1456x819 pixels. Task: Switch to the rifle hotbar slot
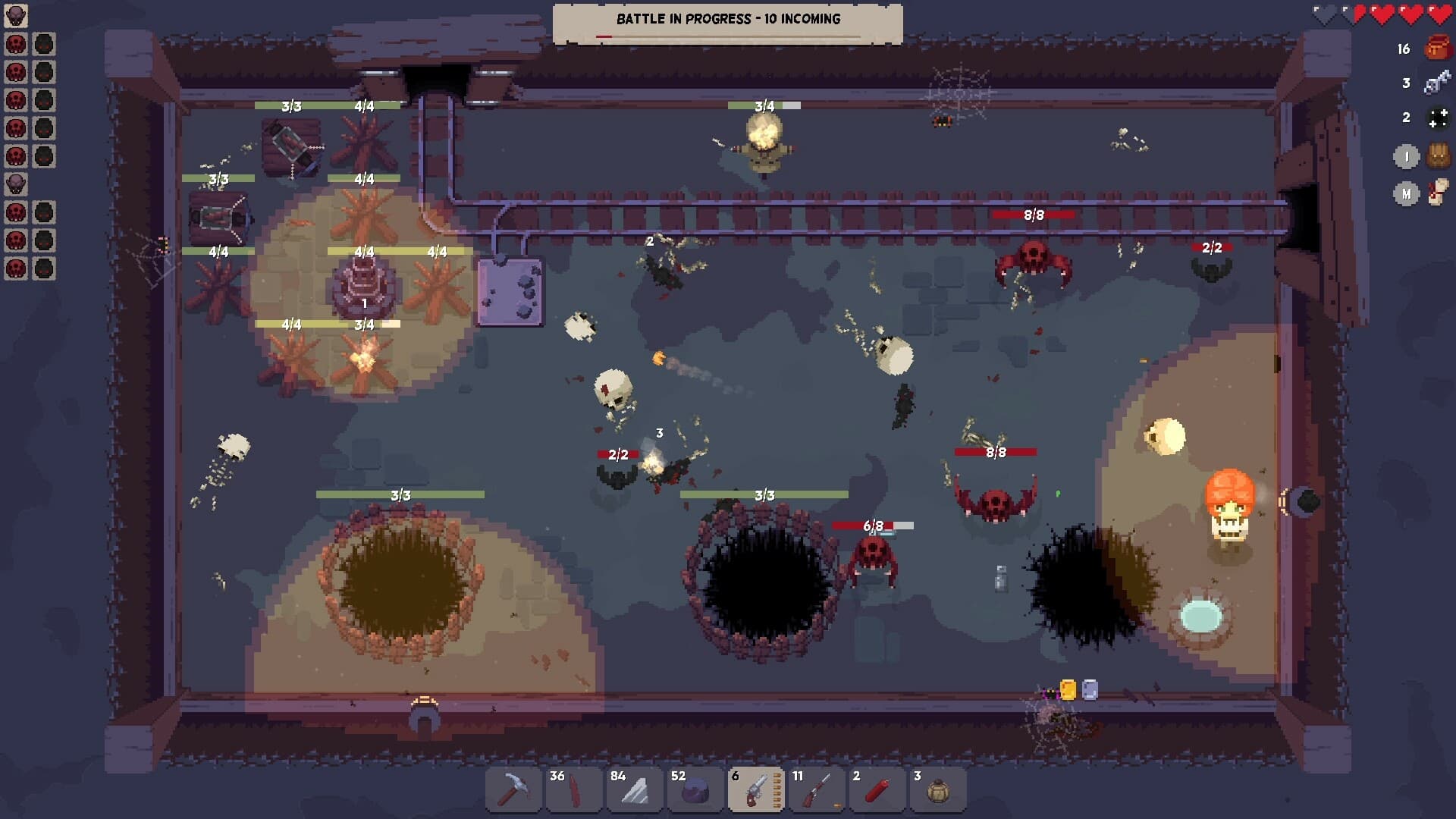817,791
